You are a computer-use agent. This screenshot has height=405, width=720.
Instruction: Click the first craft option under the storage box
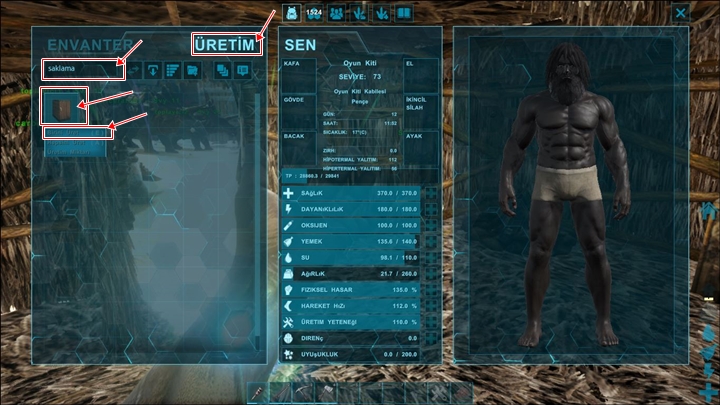[x=76, y=132]
